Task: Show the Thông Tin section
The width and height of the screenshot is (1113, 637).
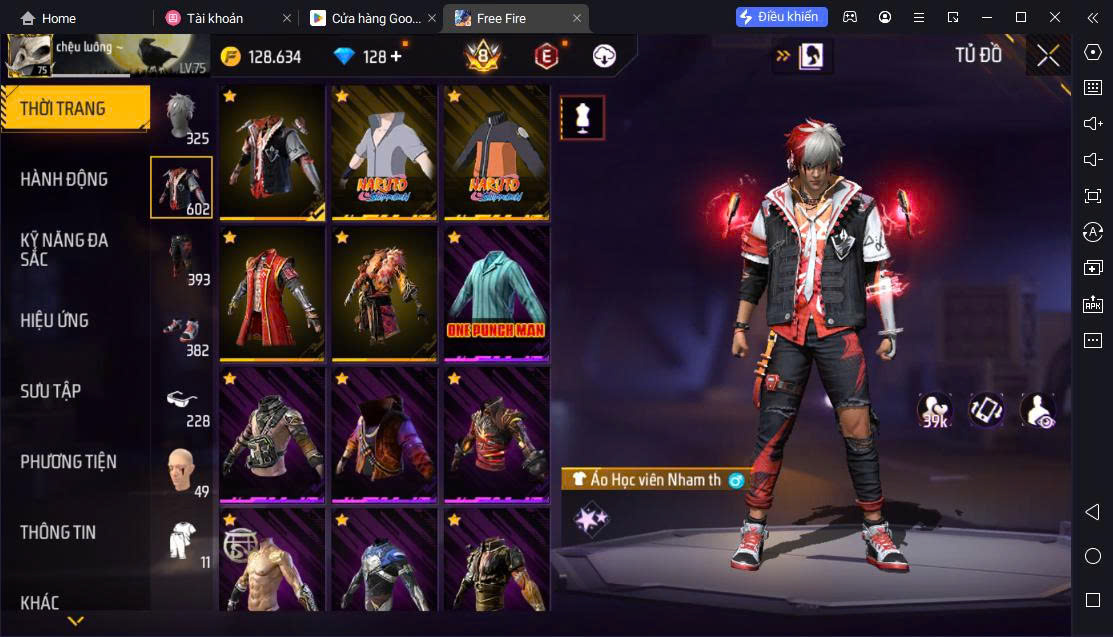Action: point(58,532)
